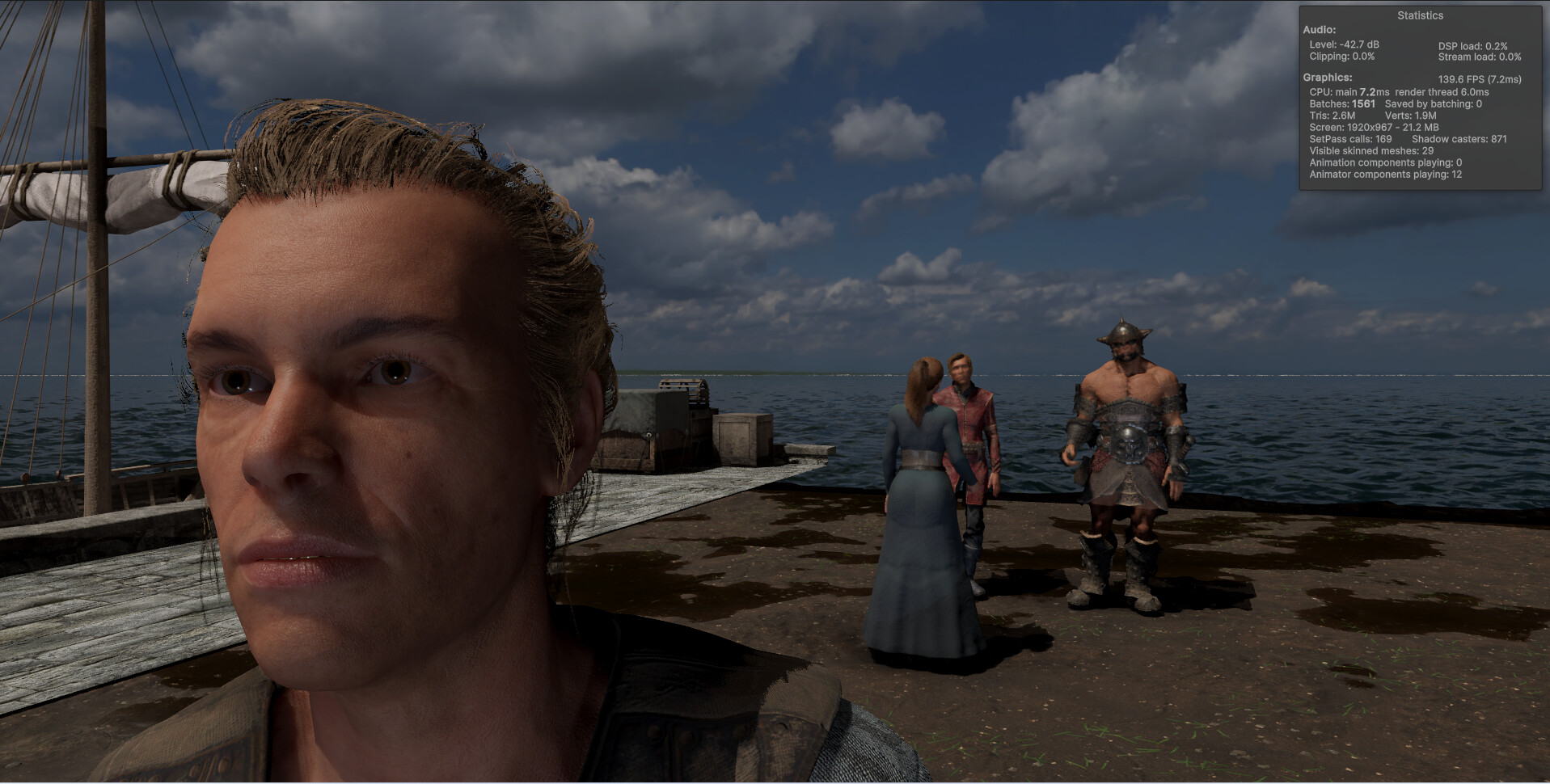The image size is (1550, 784).
Task: Click the 139.6 FPS readout
Action: (1478, 78)
